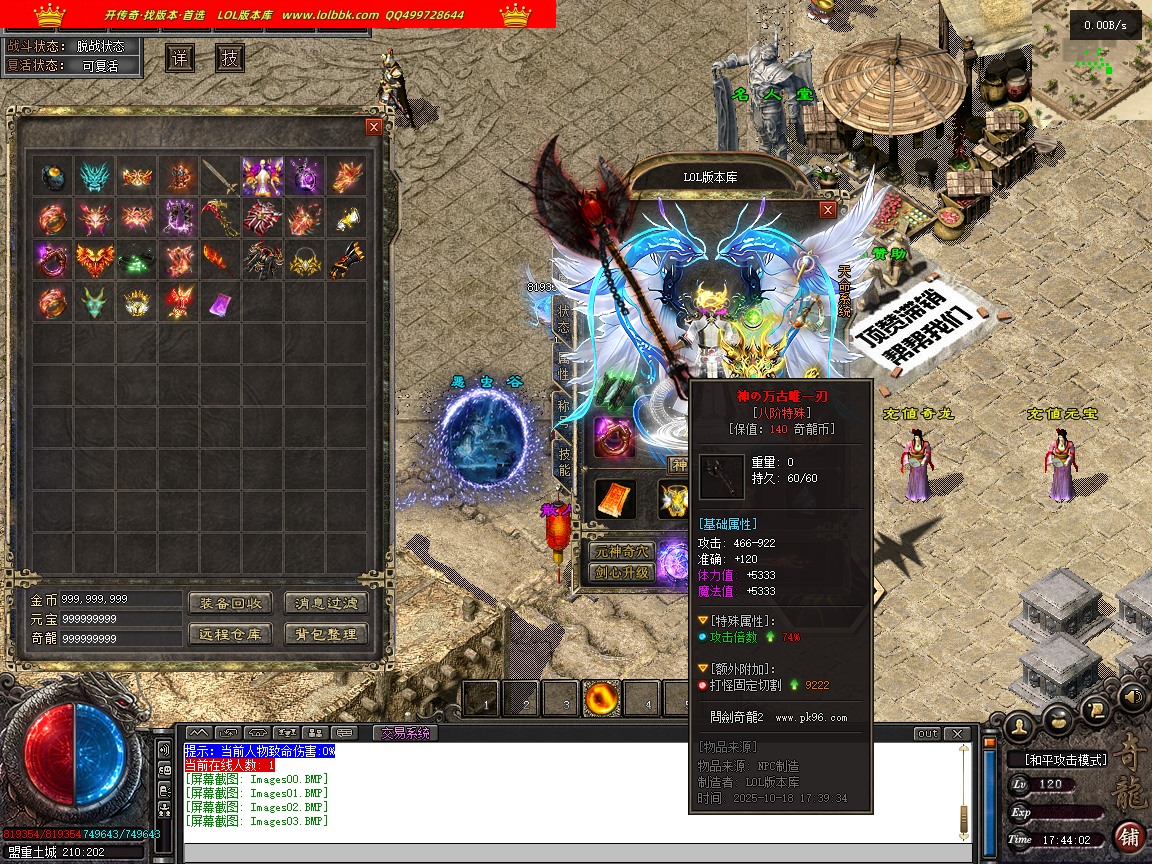1152x864 pixels.
Task: Sort the bag with 背包整理
Action: point(326,634)
